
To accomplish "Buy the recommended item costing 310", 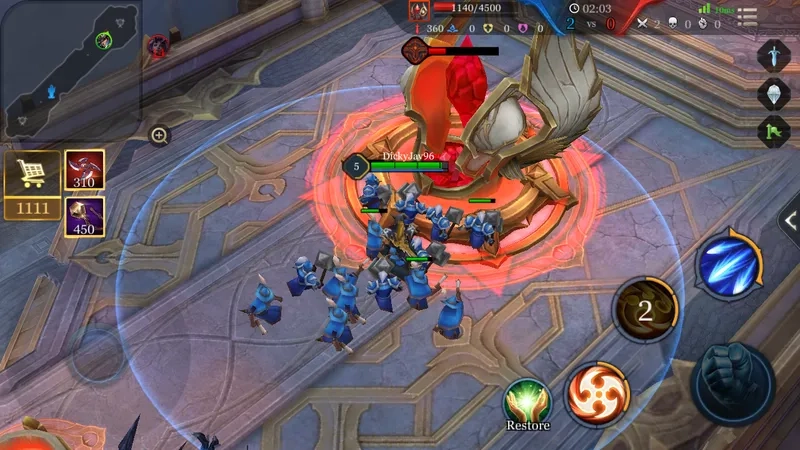I will click(x=85, y=170).
